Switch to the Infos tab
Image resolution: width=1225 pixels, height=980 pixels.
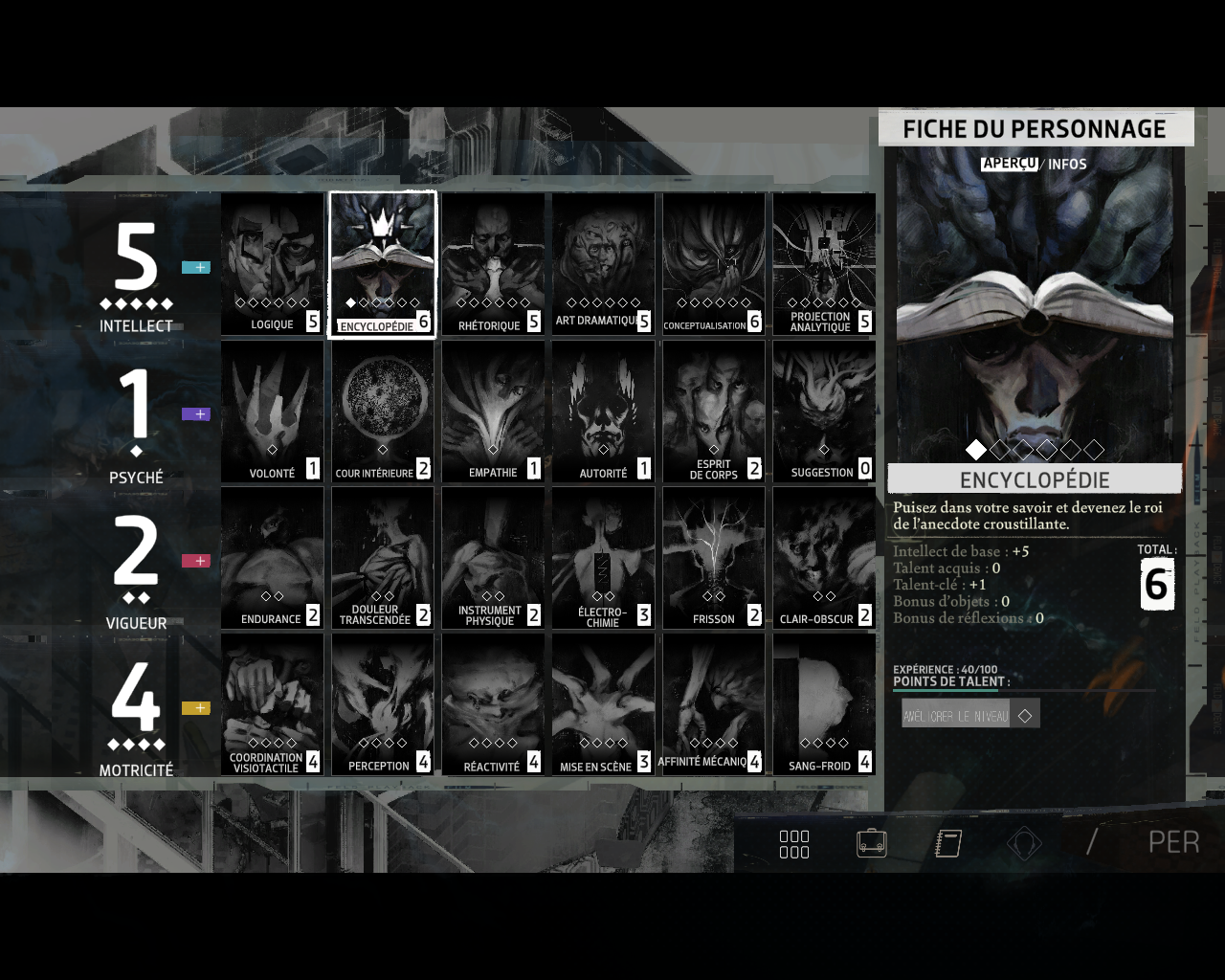(x=1067, y=165)
